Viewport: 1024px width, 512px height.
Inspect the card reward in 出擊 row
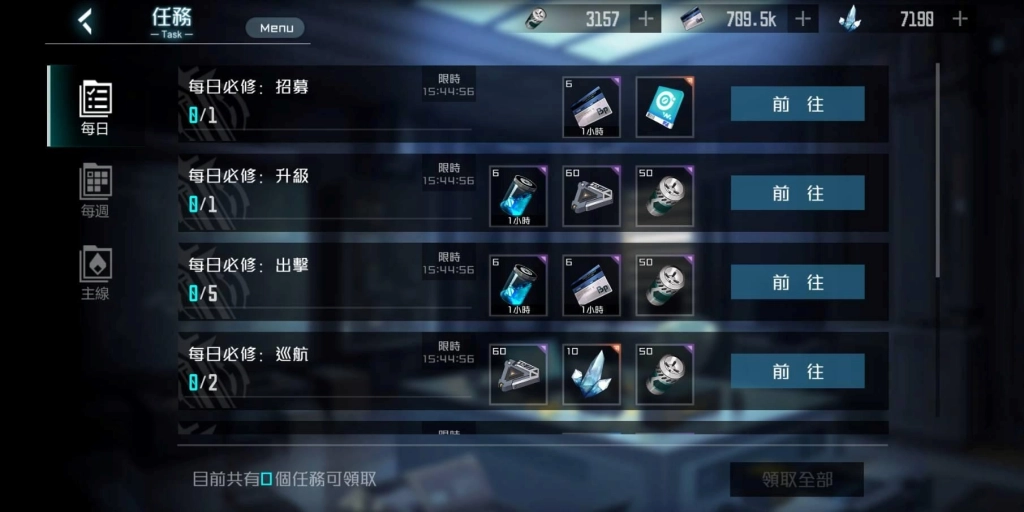[x=591, y=285]
